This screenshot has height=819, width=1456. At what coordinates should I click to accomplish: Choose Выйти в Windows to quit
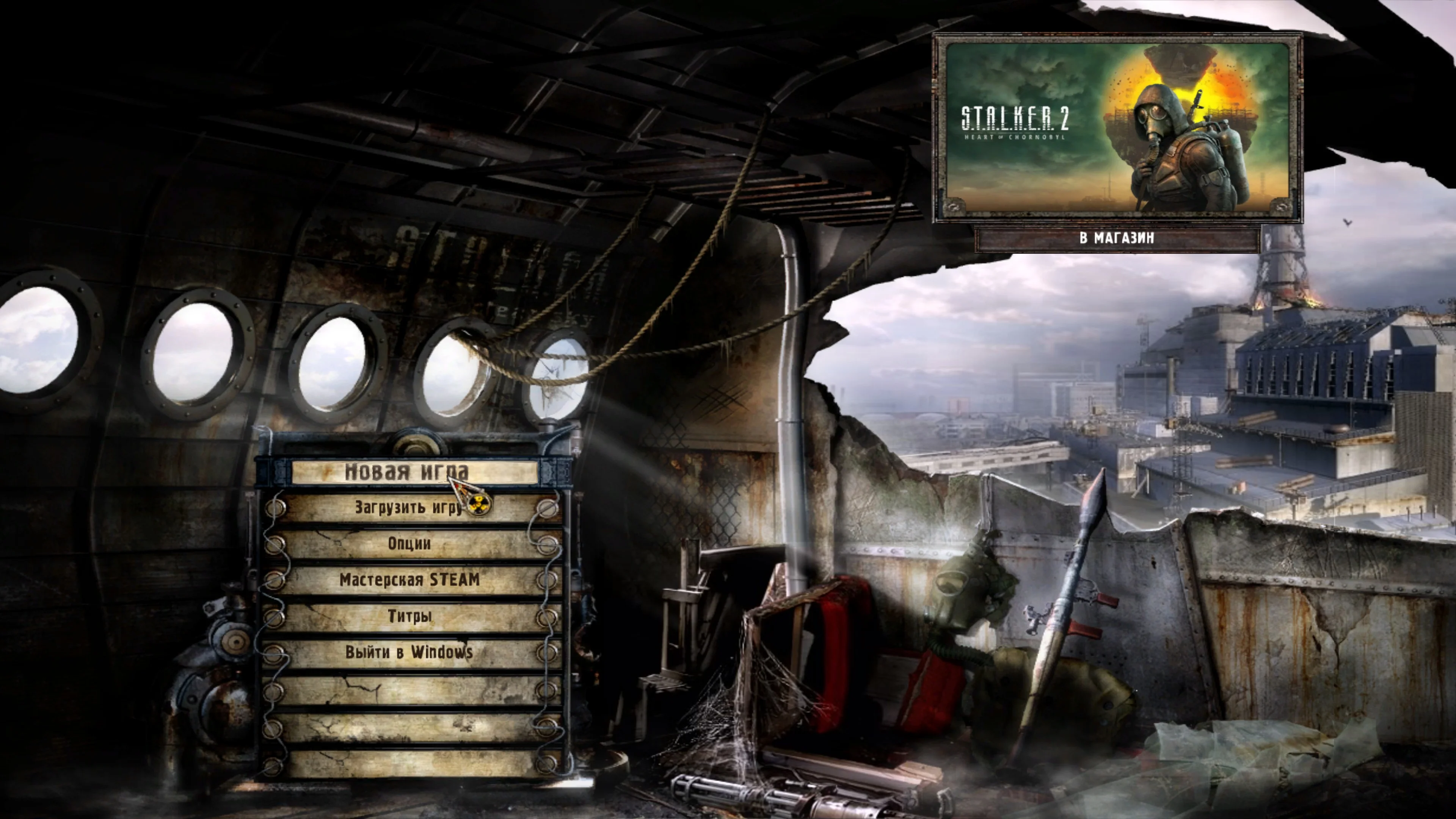[x=409, y=652]
